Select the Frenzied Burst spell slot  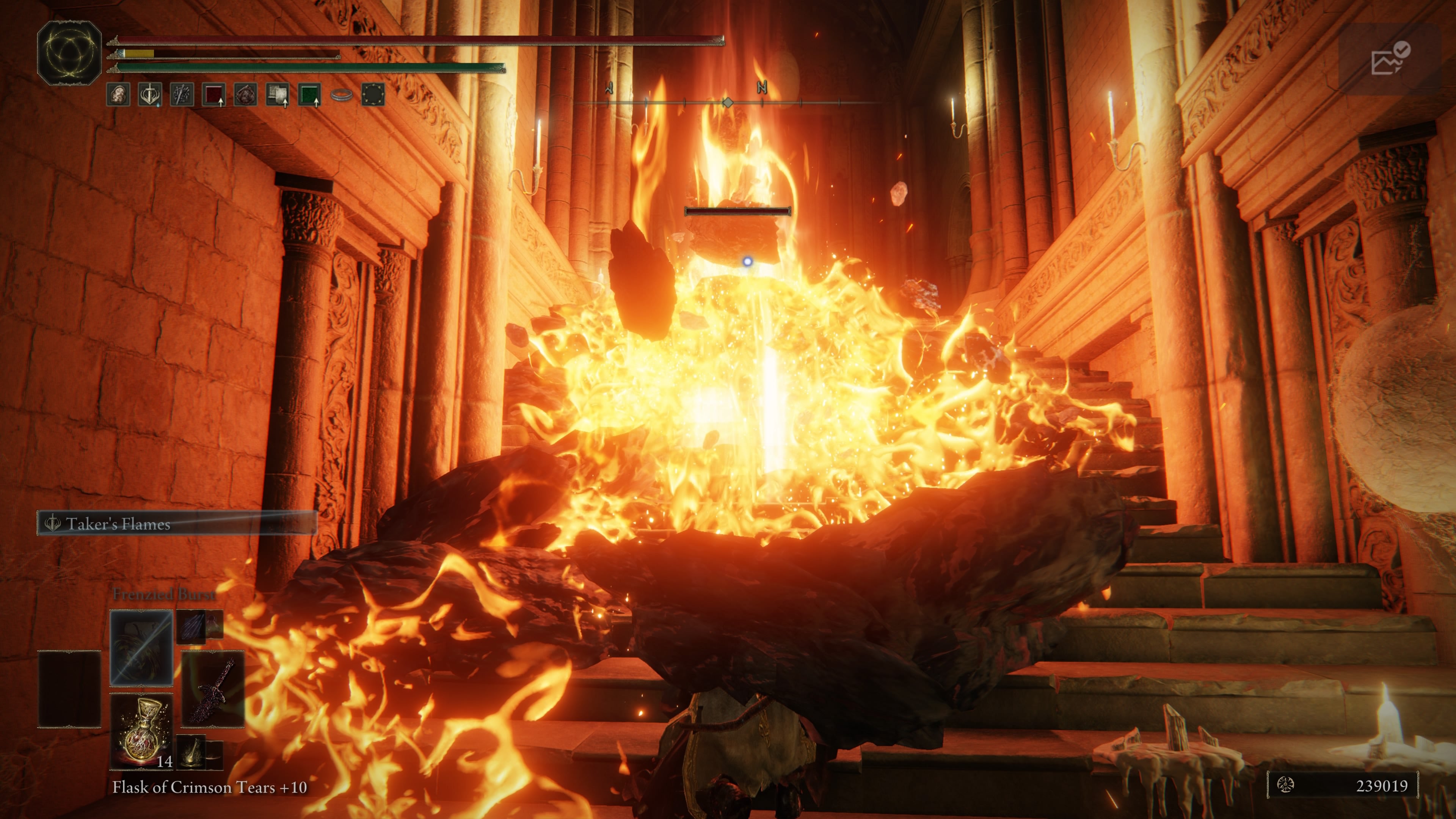click(x=141, y=647)
